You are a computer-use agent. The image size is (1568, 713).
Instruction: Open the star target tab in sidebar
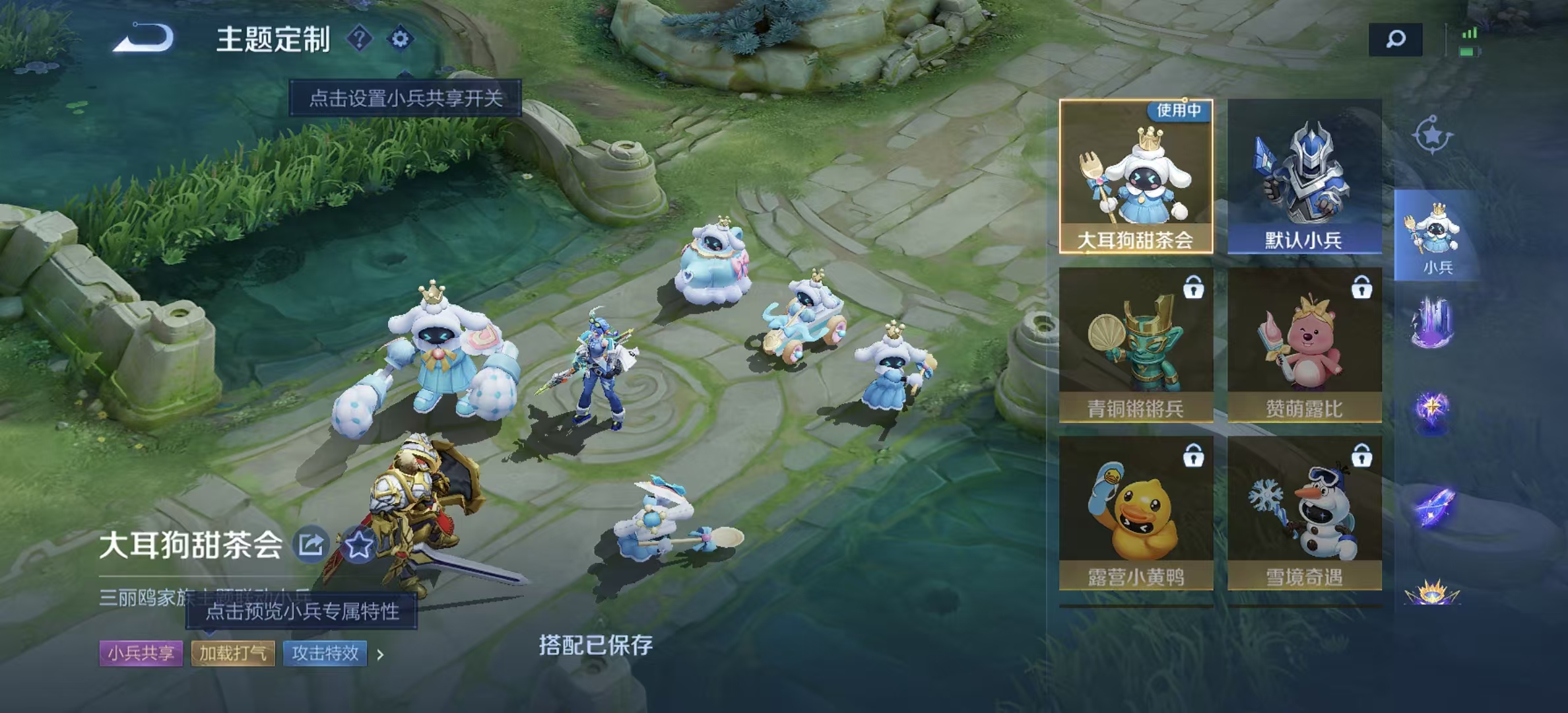[x=1432, y=136]
